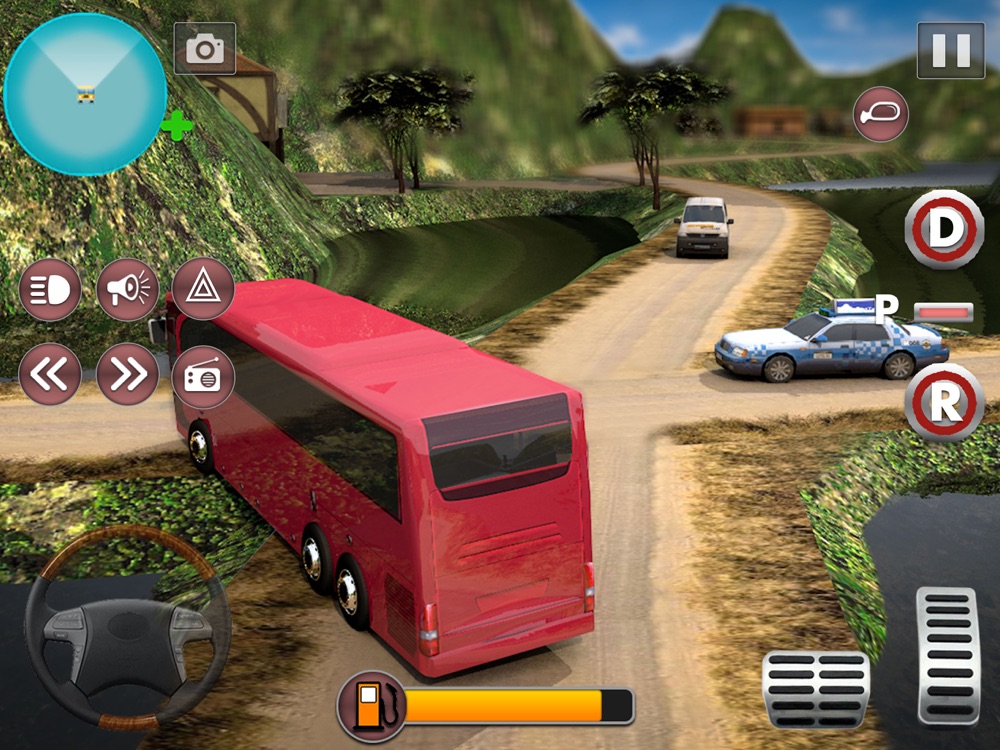Shift into Reverse gear
This screenshot has height=750, width=1000.
tap(944, 403)
